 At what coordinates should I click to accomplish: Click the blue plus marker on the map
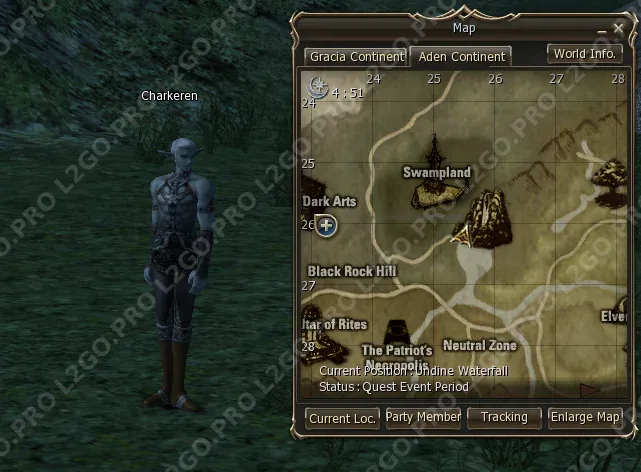pyautogui.click(x=326, y=225)
